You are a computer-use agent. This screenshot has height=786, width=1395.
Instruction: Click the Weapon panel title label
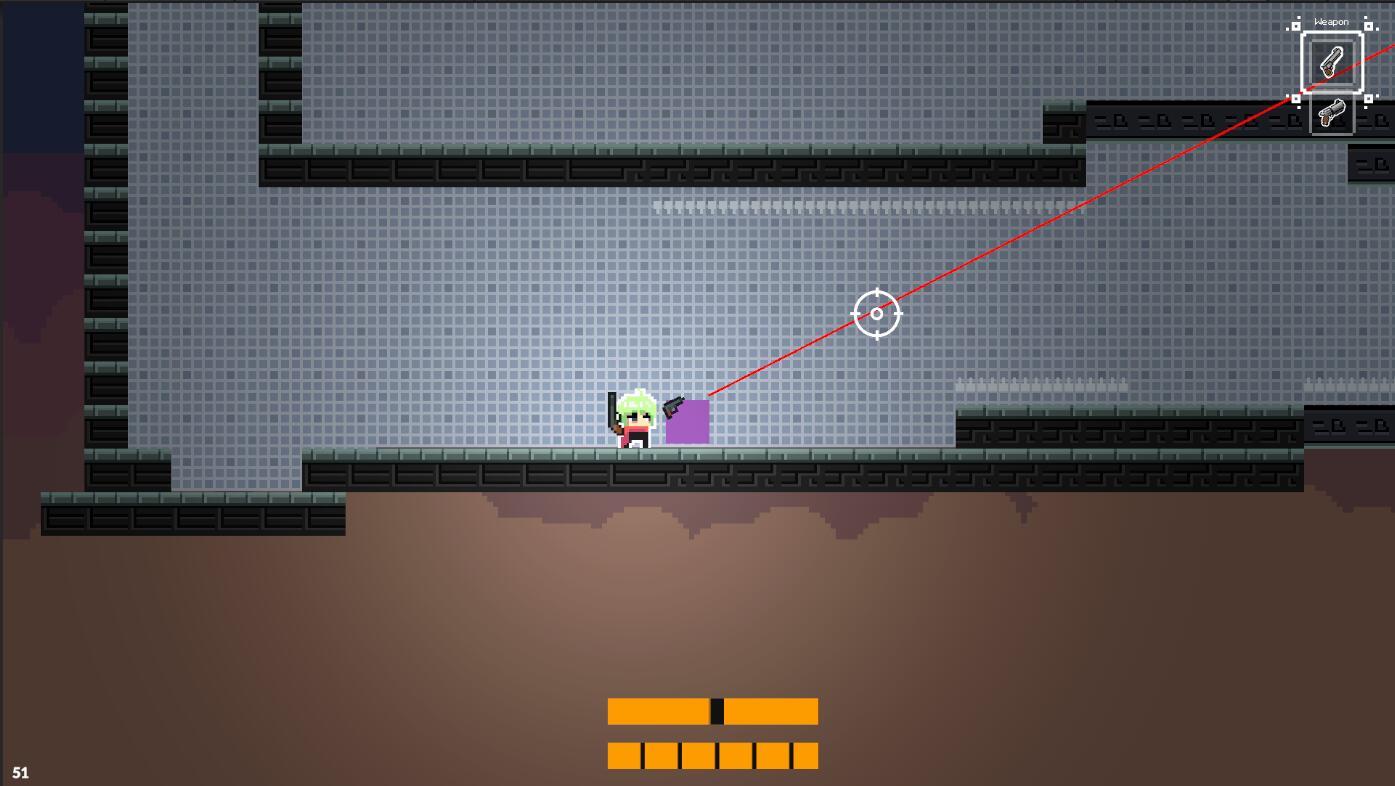coord(1331,21)
